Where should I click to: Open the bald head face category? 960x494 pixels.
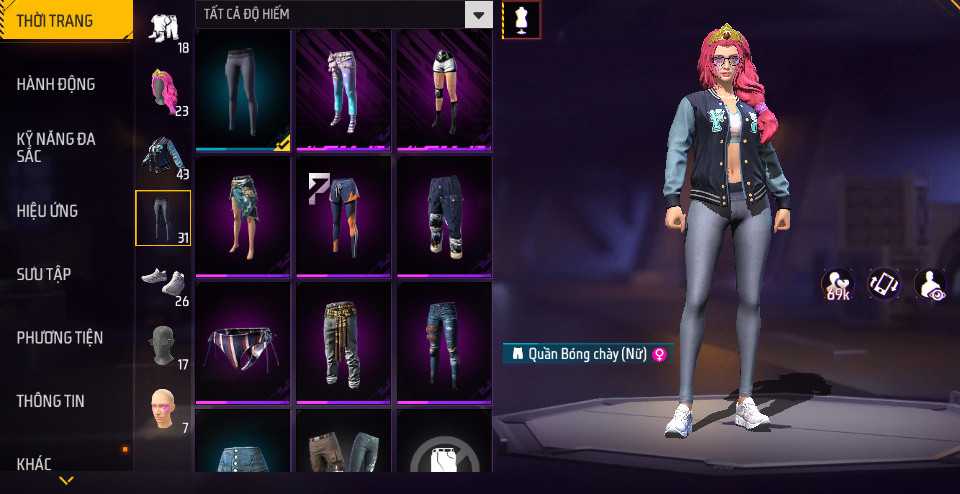pos(164,408)
